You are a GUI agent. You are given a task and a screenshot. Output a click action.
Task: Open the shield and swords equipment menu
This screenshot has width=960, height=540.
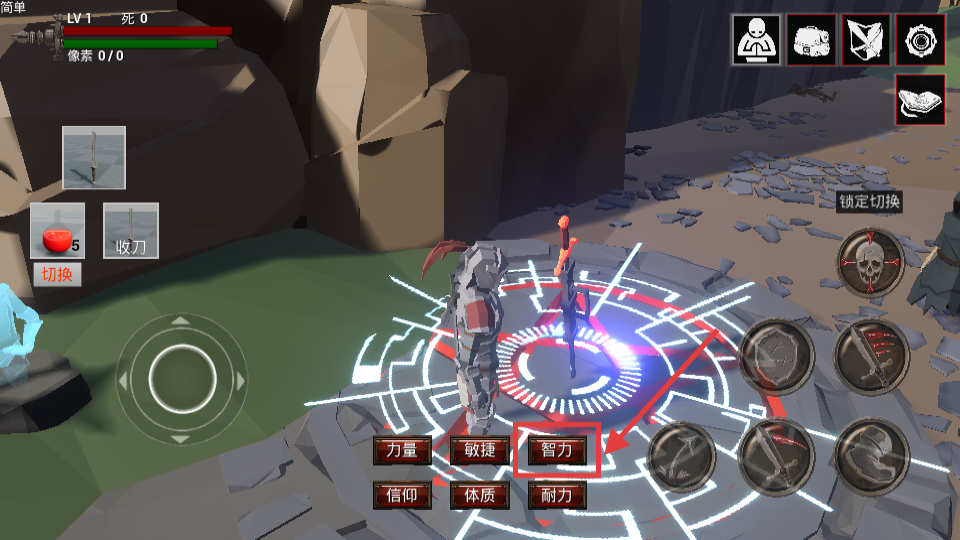pyautogui.click(x=865, y=40)
